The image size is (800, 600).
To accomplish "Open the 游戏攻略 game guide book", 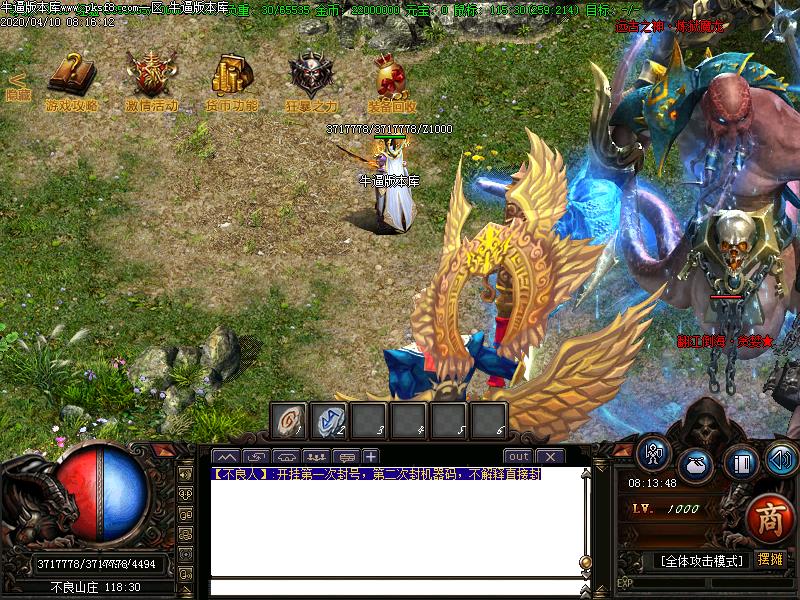I will pos(71,76).
